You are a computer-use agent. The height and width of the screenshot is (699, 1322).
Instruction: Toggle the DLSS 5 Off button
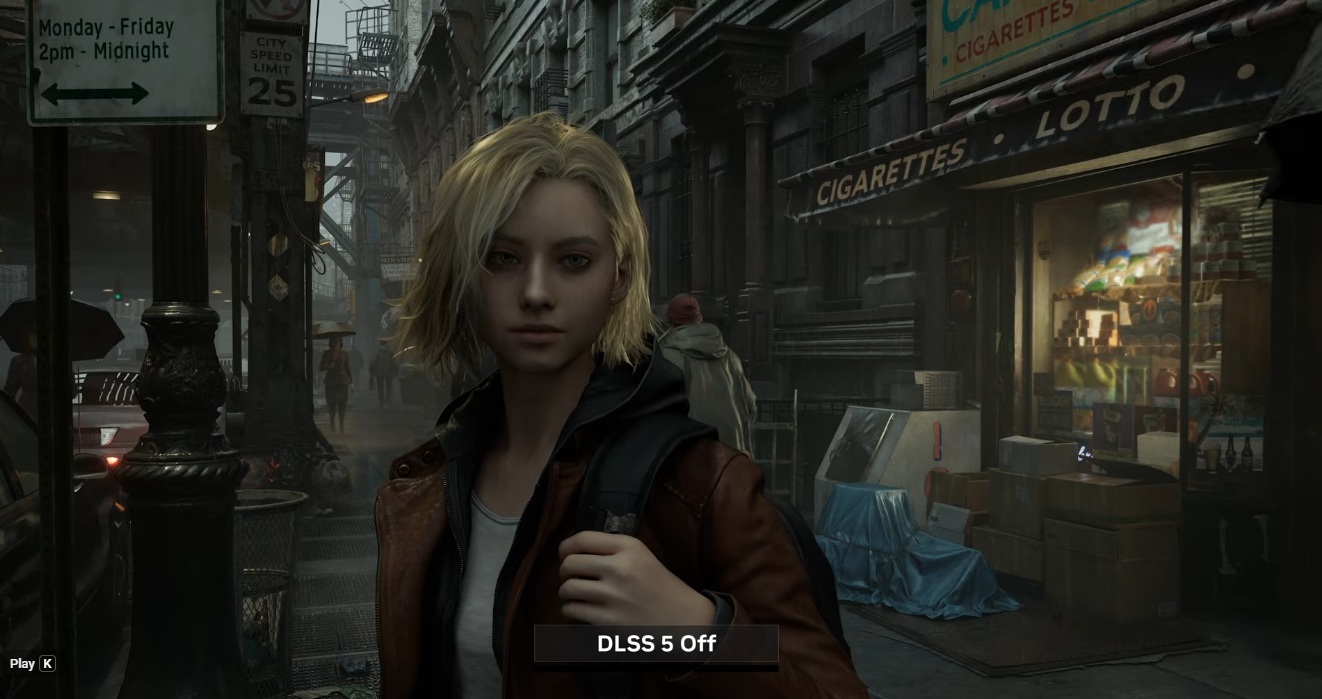point(656,644)
